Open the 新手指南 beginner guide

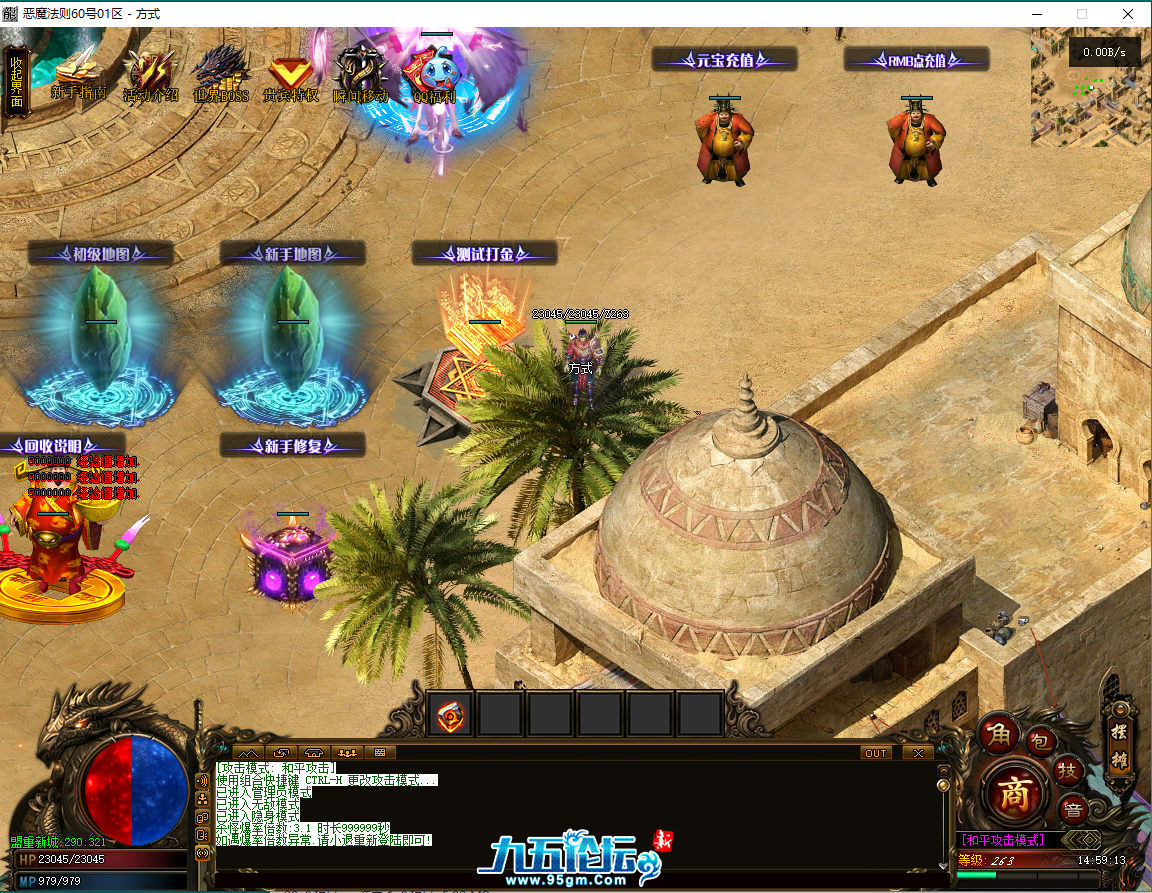click(x=79, y=73)
